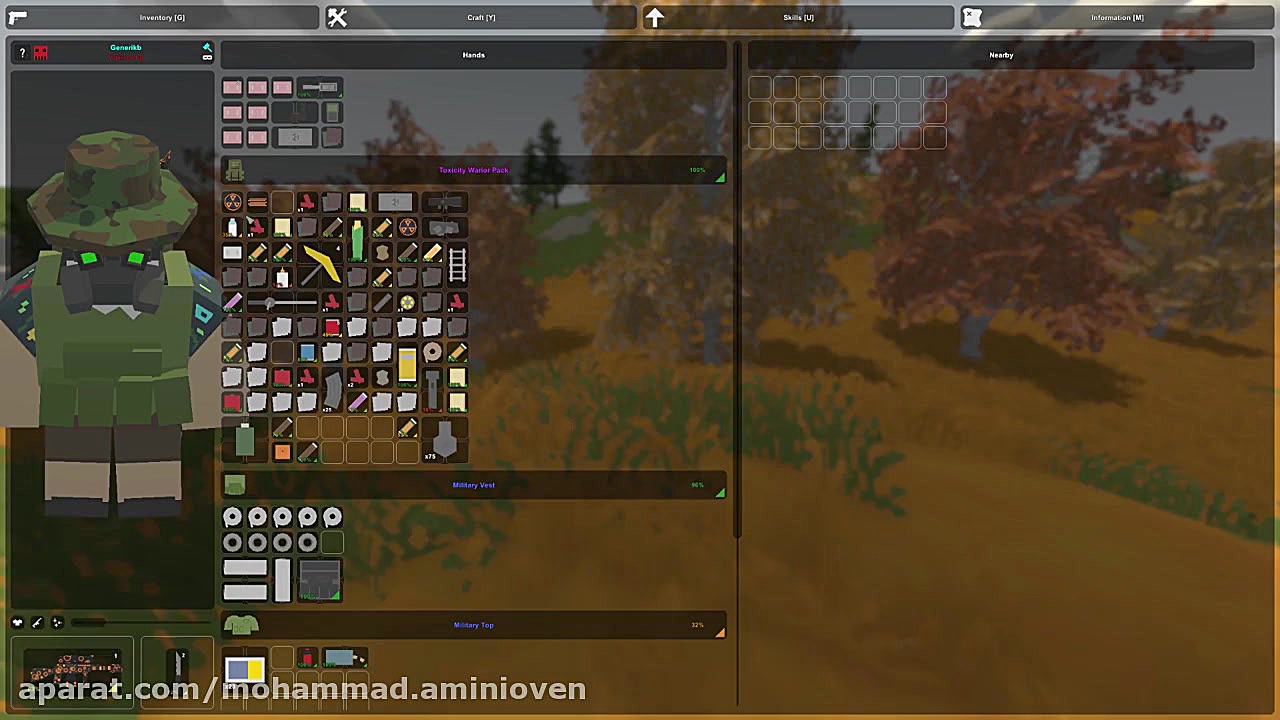Pick up the yellow pickaxe from the backpack
Viewport: 1280px width, 720px height.
[319, 264]
